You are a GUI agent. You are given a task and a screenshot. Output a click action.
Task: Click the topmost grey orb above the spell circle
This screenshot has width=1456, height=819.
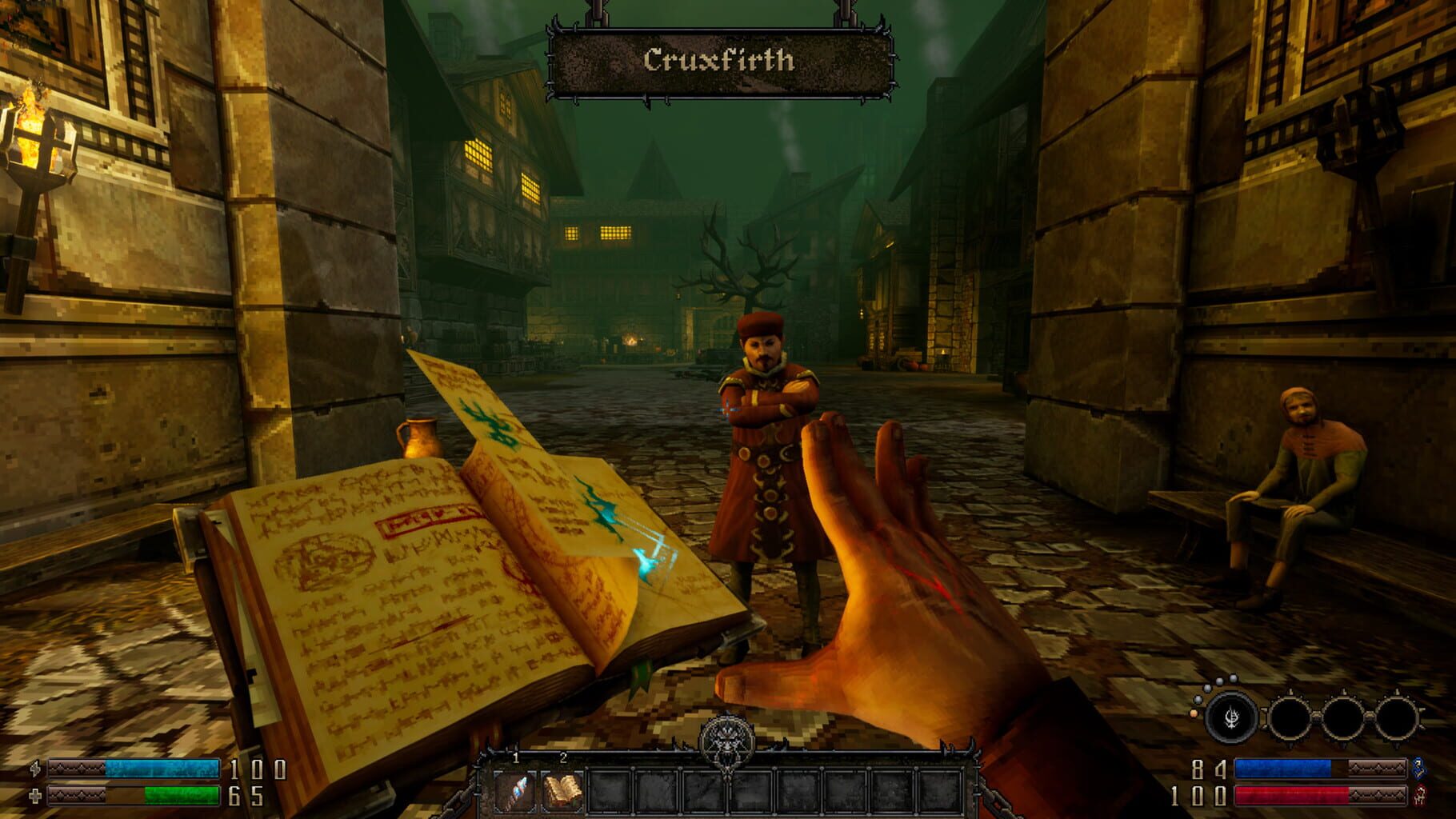coord(1234,678)
